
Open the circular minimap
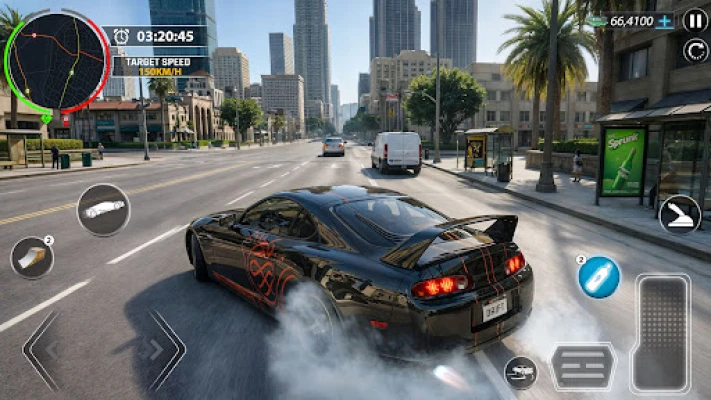[x=56, y=62]
